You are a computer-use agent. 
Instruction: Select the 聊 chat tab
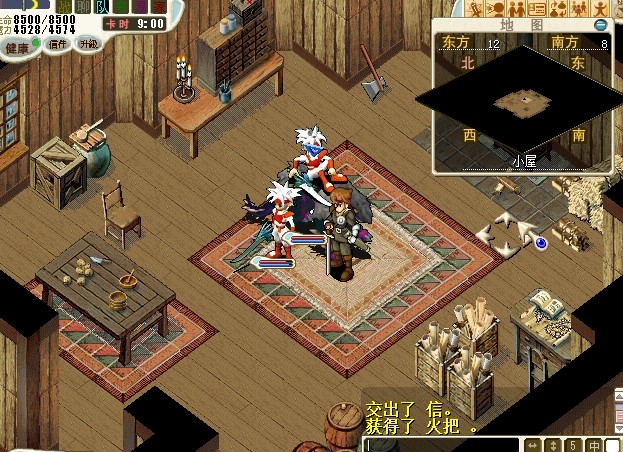(83, 6)
